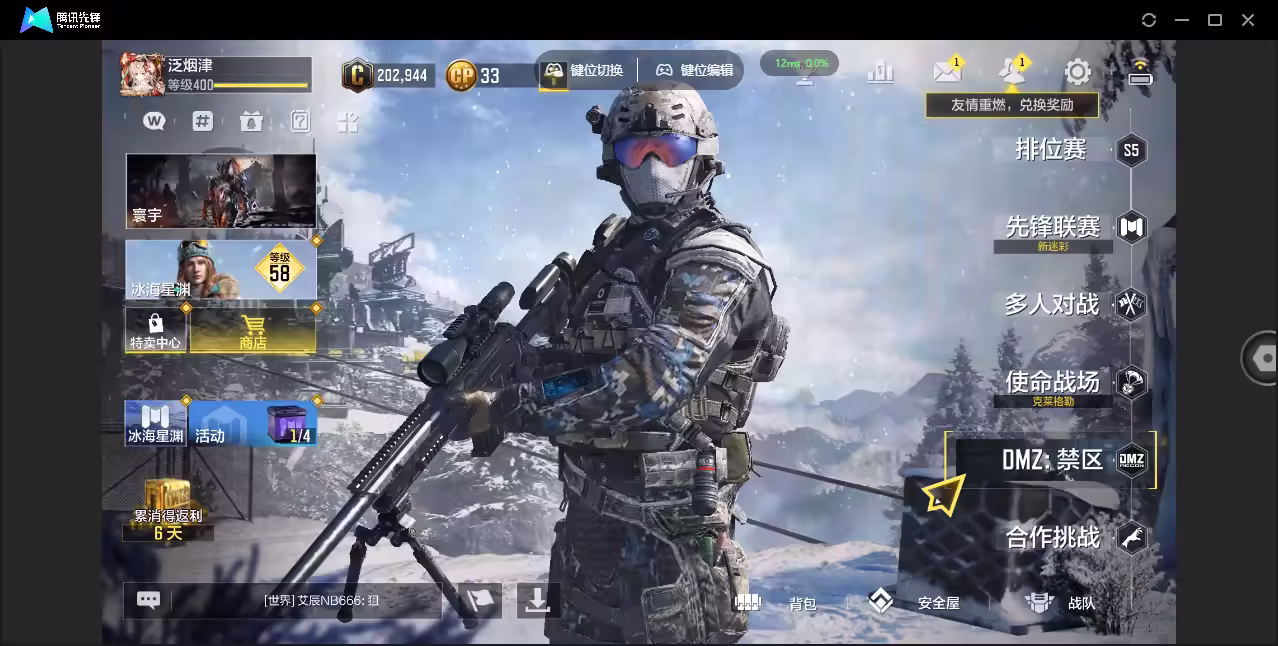The height and width of the screenshot is (646, 1278).
Task: Switch key mapping with 键位切换
Action: [x=584, y=70]
